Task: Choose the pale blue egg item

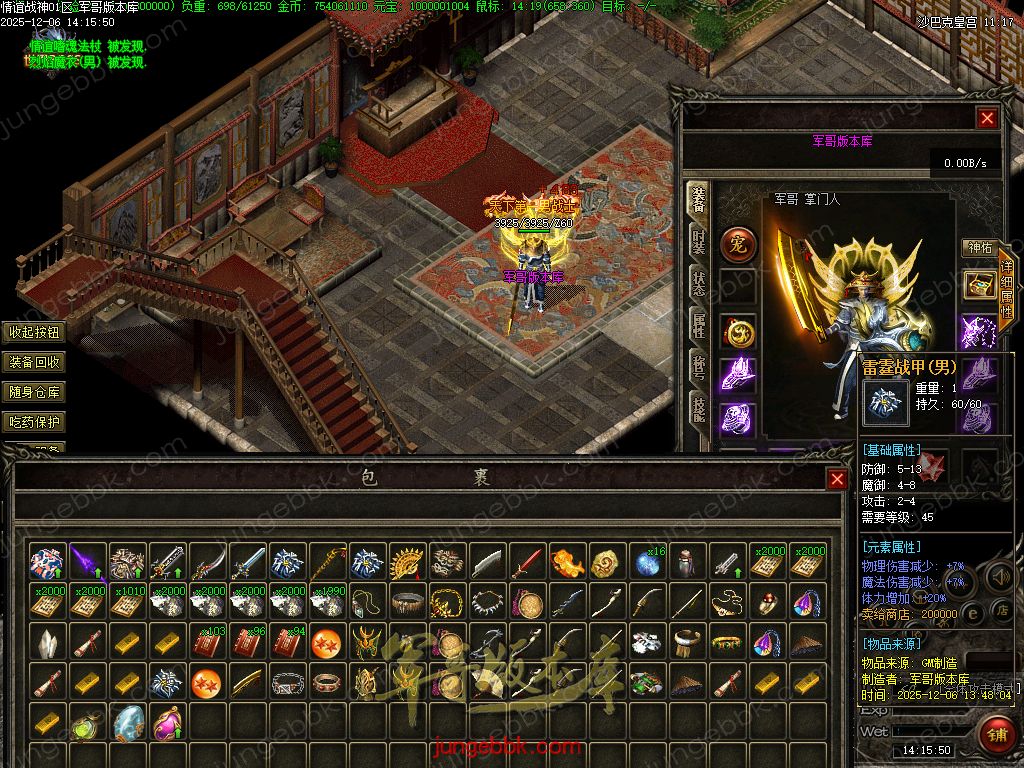Action: point(128,722)
